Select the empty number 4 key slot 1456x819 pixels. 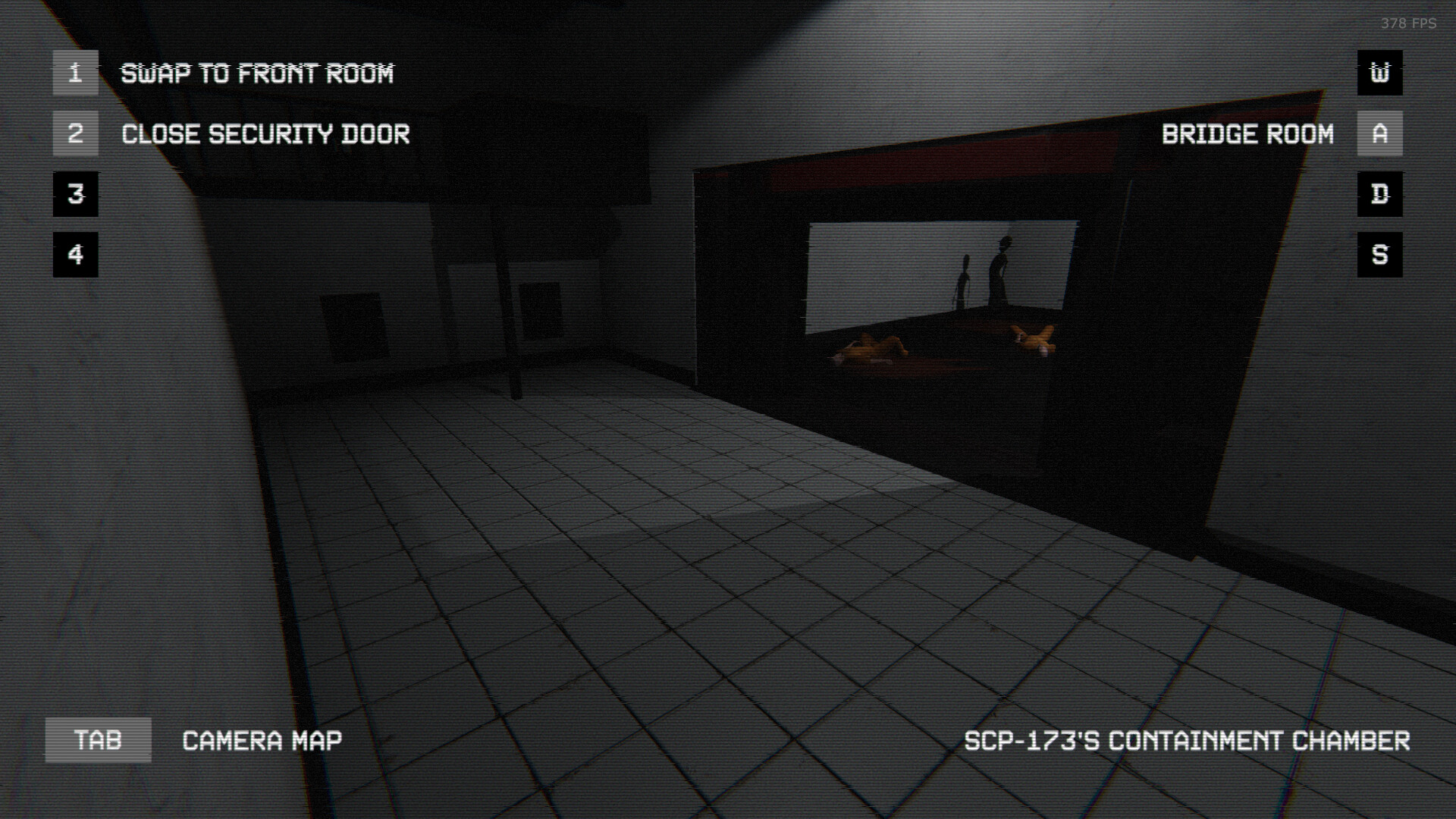point(74,255)
